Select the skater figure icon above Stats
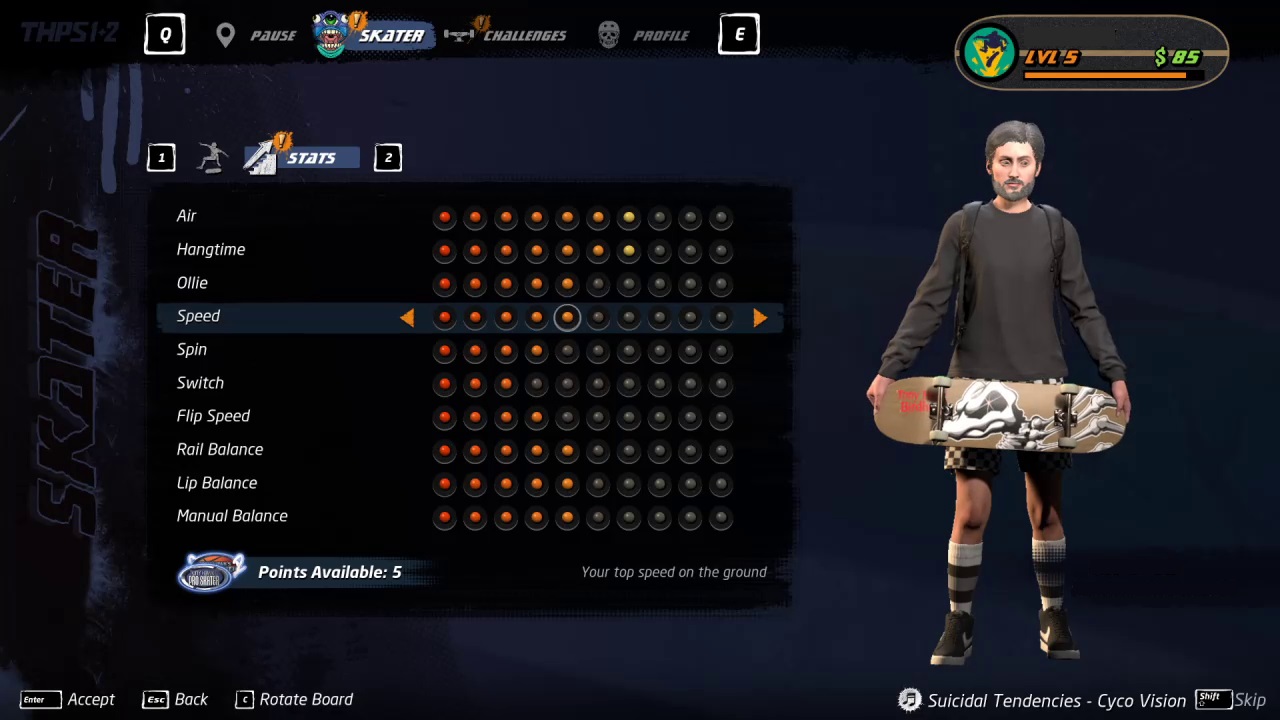This screenshot has width=1280, height=720. 213,155
